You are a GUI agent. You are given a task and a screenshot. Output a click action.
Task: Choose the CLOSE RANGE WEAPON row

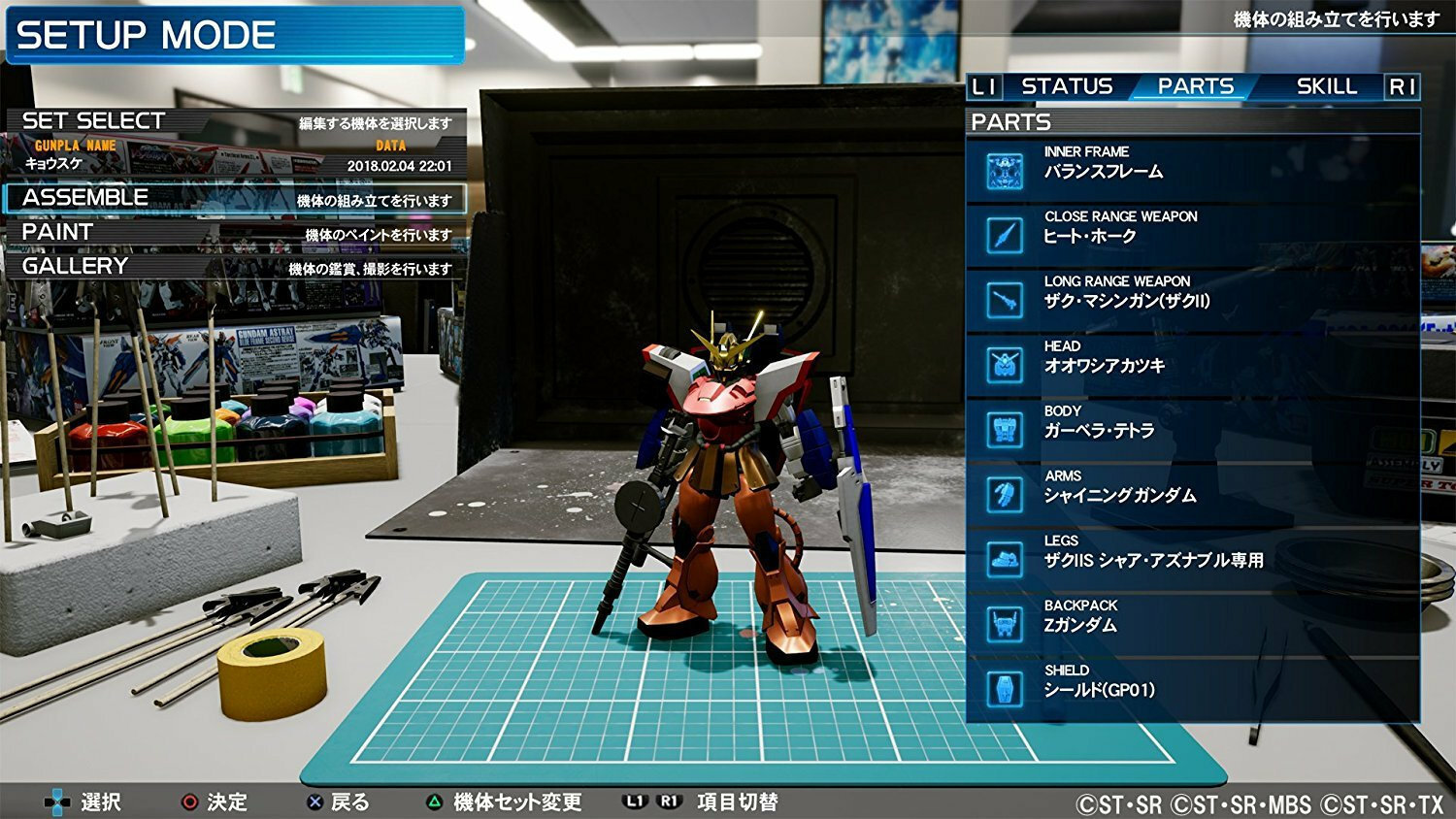(x=1192, y=235)
